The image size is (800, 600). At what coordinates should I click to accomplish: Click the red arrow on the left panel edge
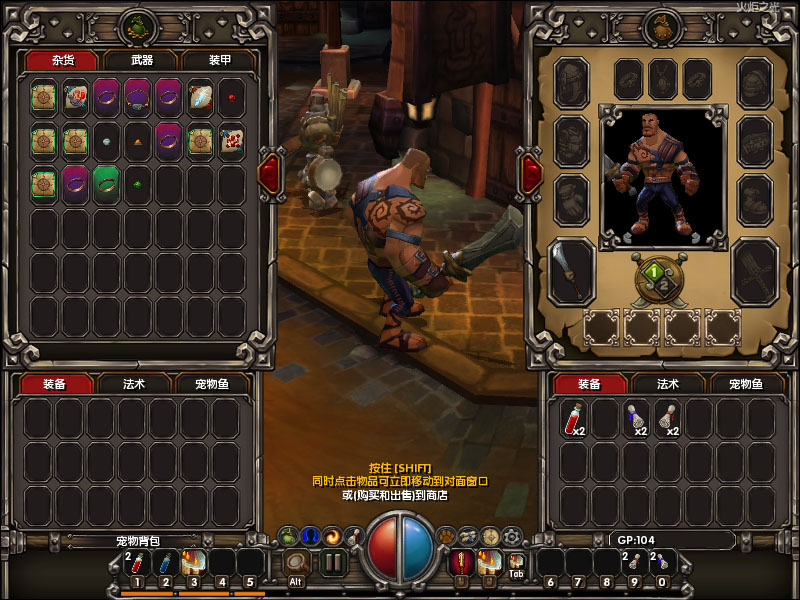point(270,171)
